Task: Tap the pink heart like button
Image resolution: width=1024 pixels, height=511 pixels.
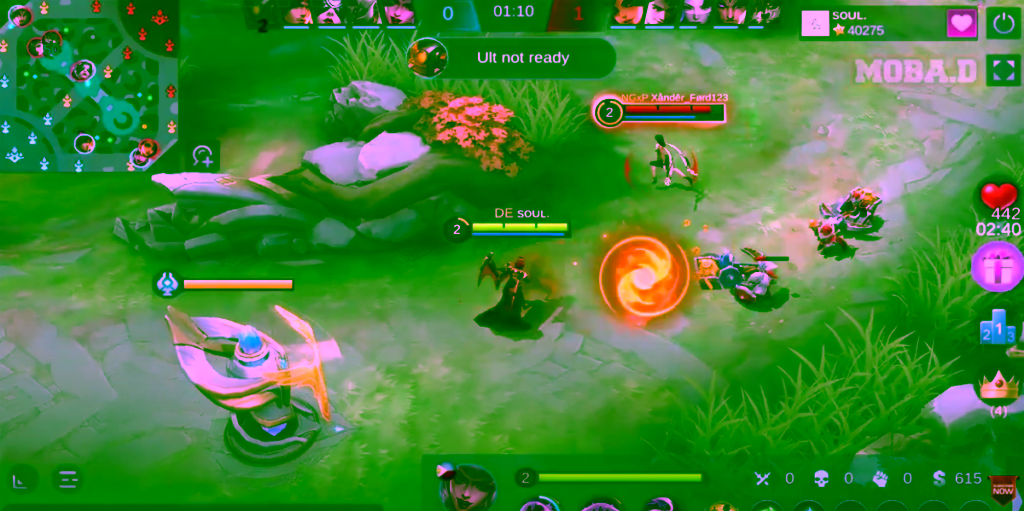Action: [962, 24]
